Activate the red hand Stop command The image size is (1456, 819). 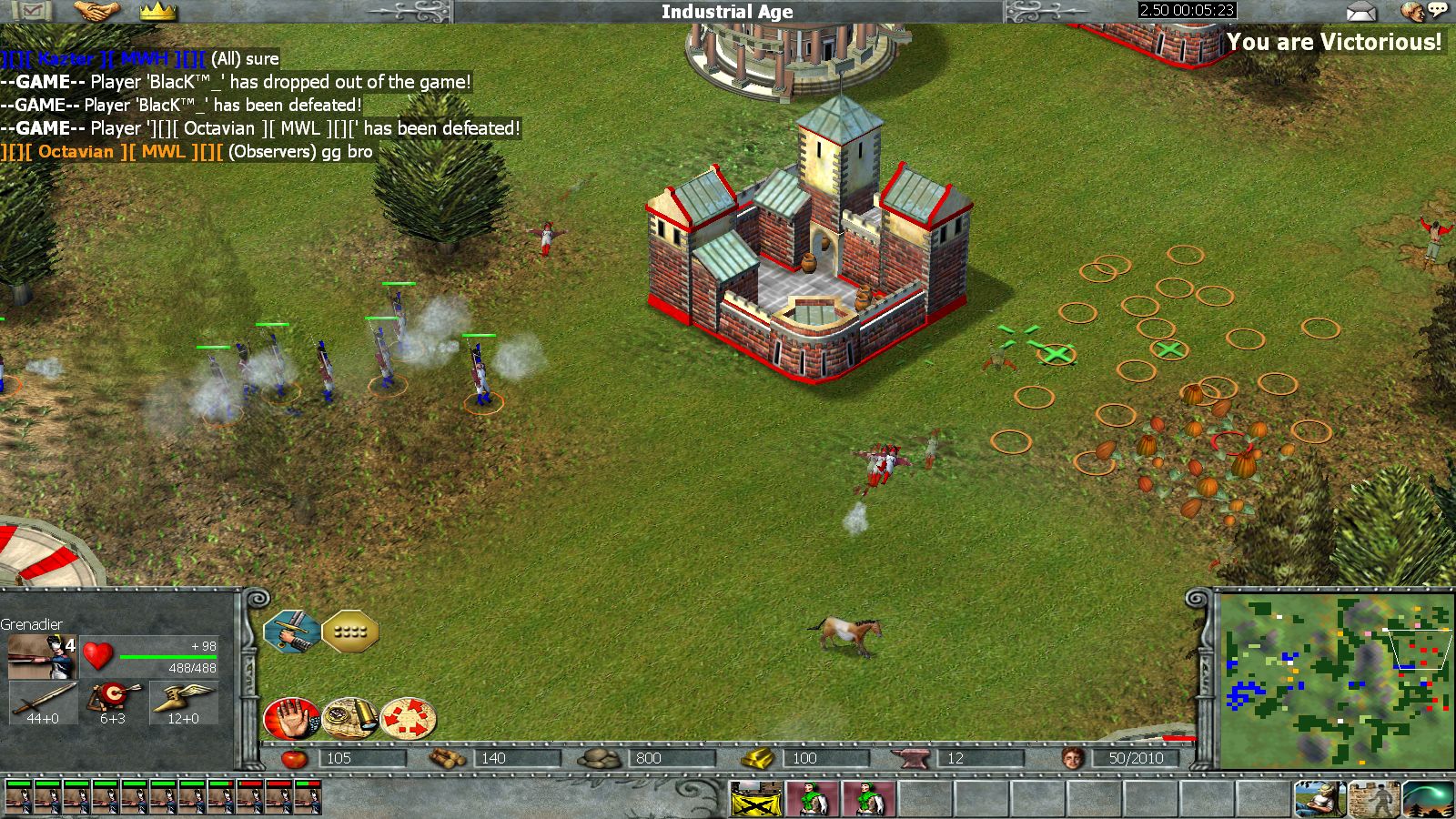click(291, 718)
